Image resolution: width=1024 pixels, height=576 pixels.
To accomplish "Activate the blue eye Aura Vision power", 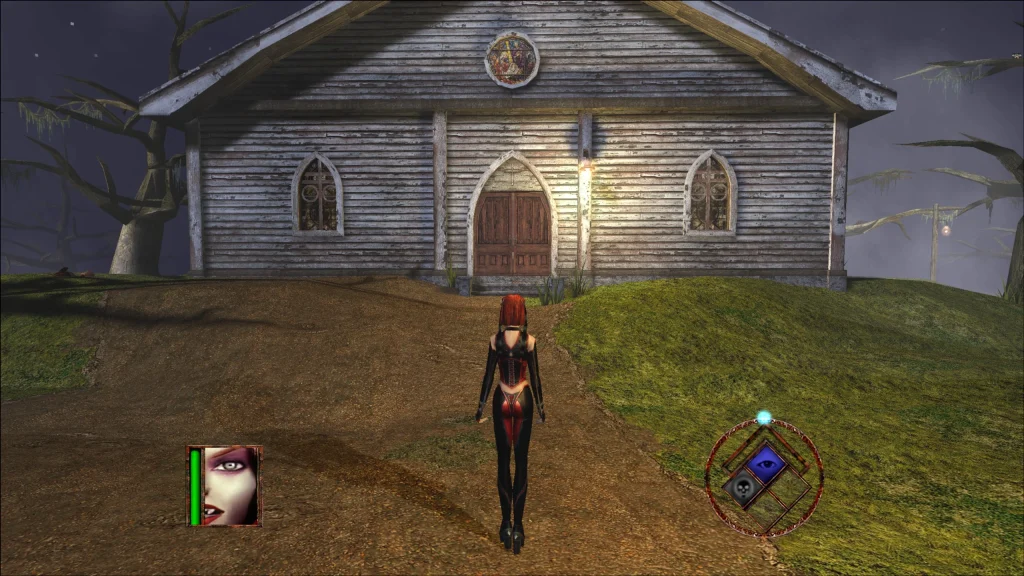I will 767,462.
